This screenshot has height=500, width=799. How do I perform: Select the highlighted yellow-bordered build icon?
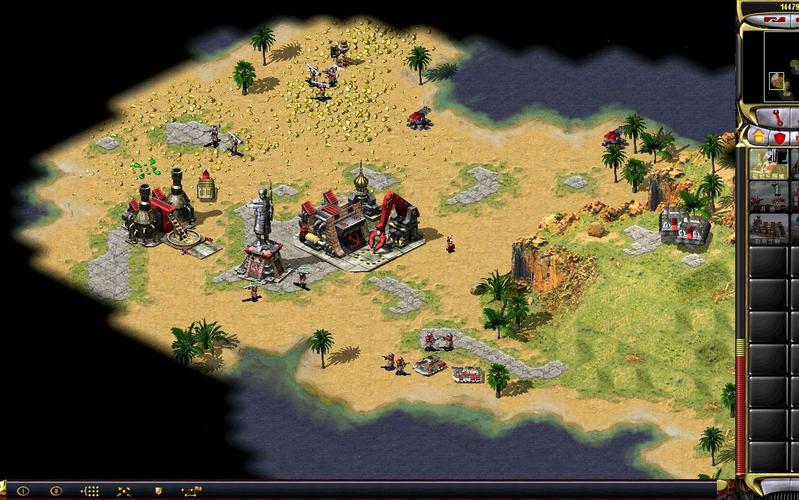[768, 163]
